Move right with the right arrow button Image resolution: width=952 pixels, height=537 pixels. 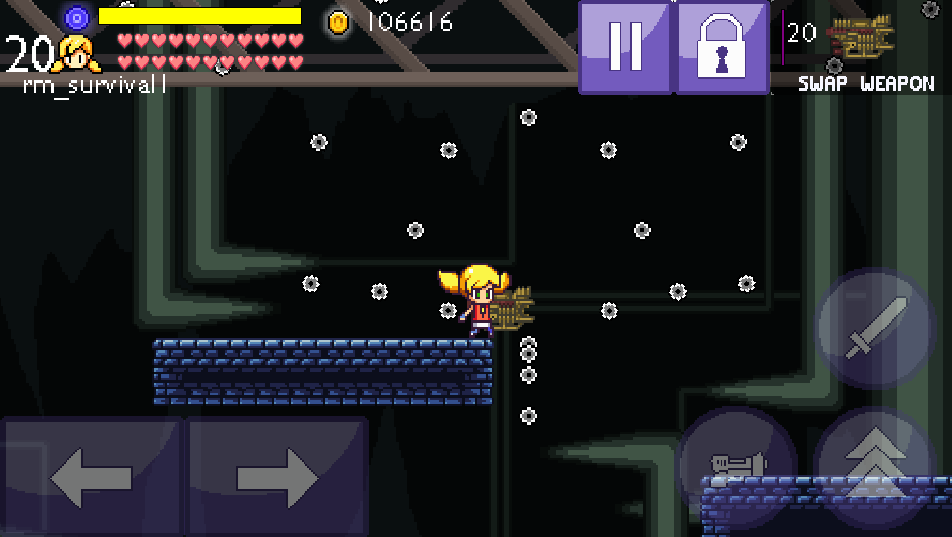tap(277, 477)
